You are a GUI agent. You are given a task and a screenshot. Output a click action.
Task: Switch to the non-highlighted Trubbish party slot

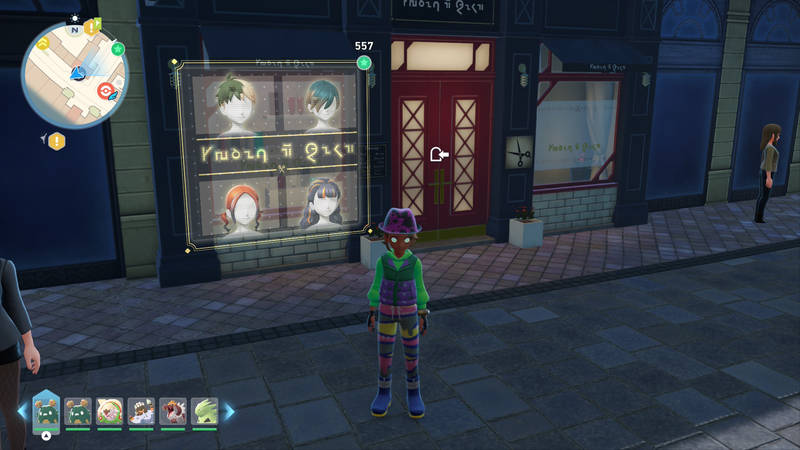[x=78, y=410]
